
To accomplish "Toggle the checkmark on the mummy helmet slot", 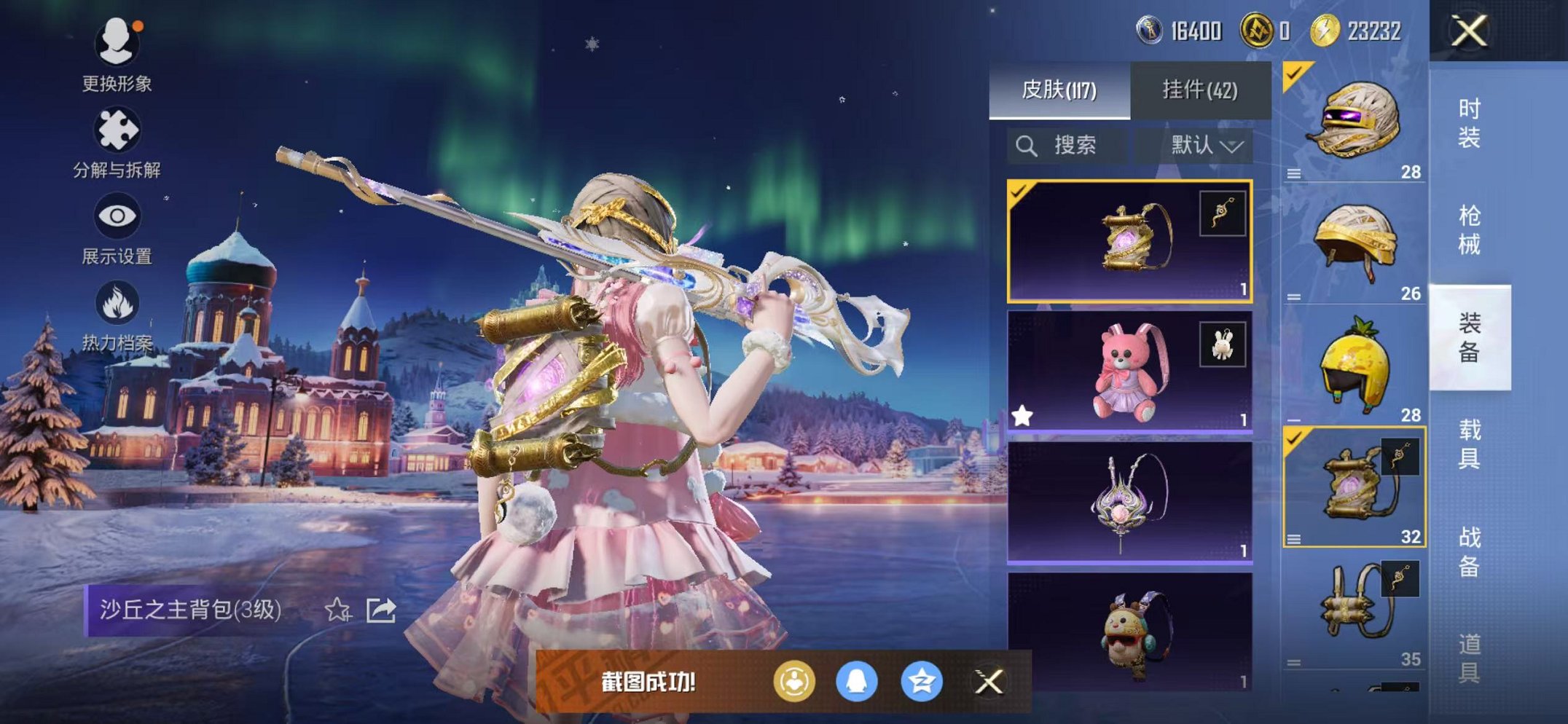I will tap(1293, 73).
